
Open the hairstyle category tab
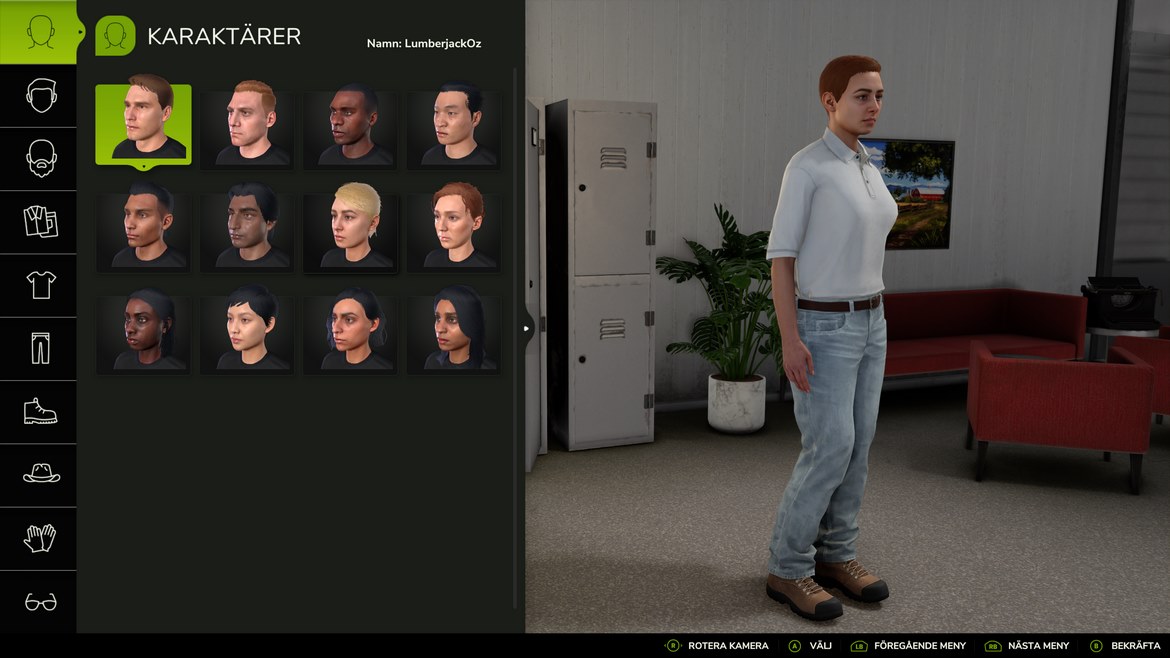tap(39, 96)
